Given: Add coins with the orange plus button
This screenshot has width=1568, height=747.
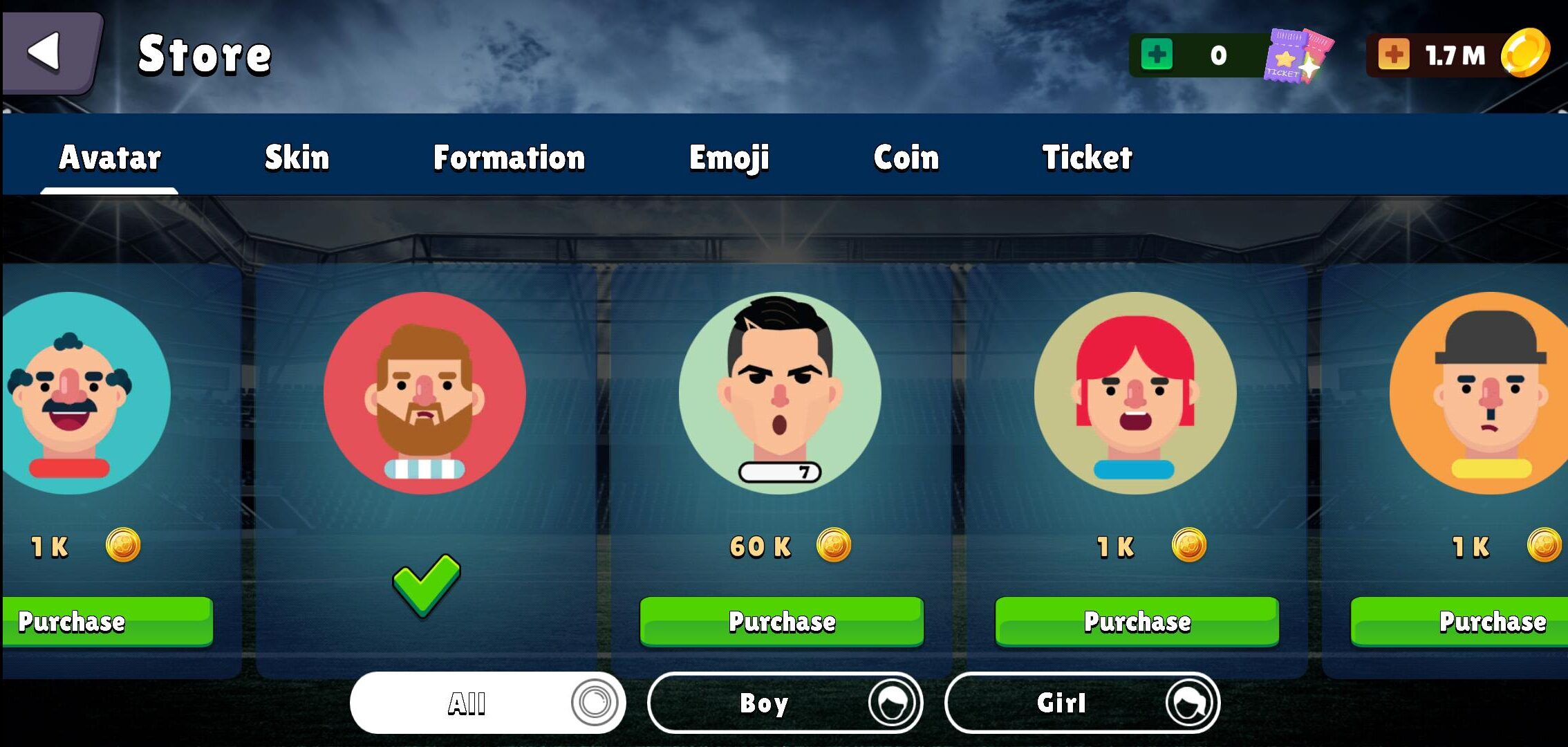Looking at the screenshot, I should (1393, 55).
